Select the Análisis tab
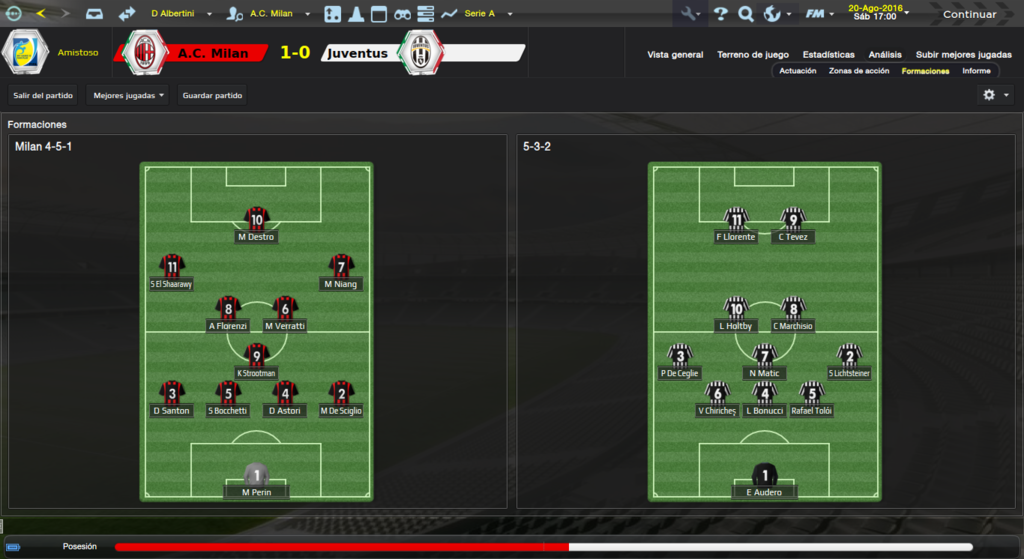This screenshot has width=1024, height=559. (885, 55)
